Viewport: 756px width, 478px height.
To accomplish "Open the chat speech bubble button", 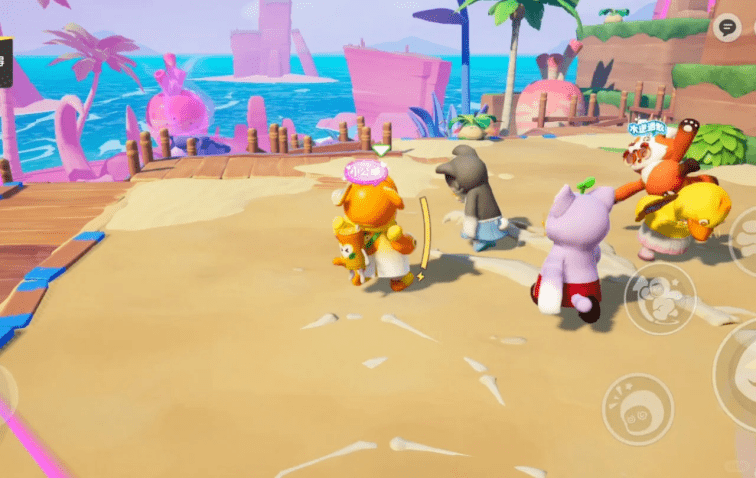I will point(728,28).
